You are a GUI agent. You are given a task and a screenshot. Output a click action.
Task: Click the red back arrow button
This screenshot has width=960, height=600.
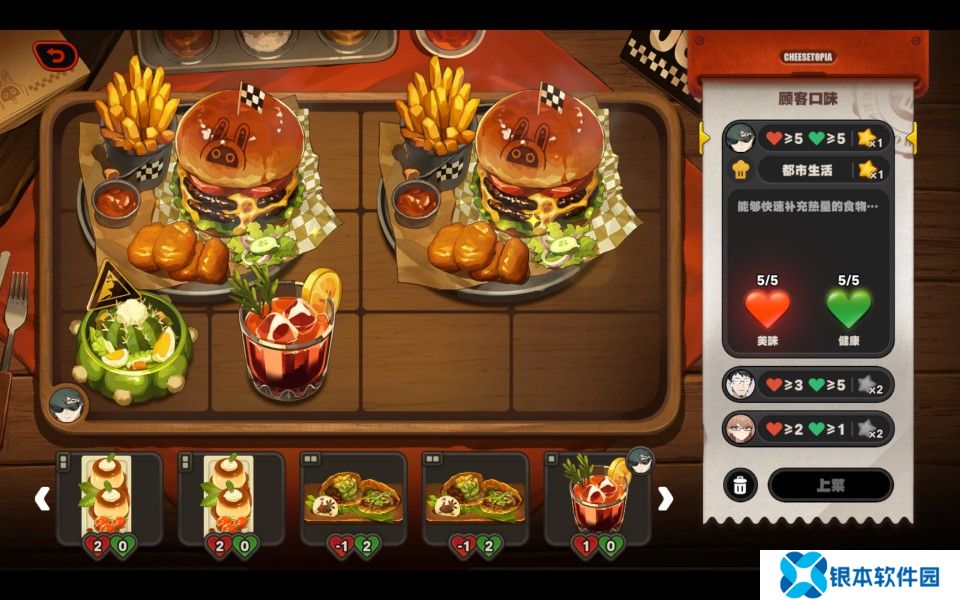pos(55,56)
